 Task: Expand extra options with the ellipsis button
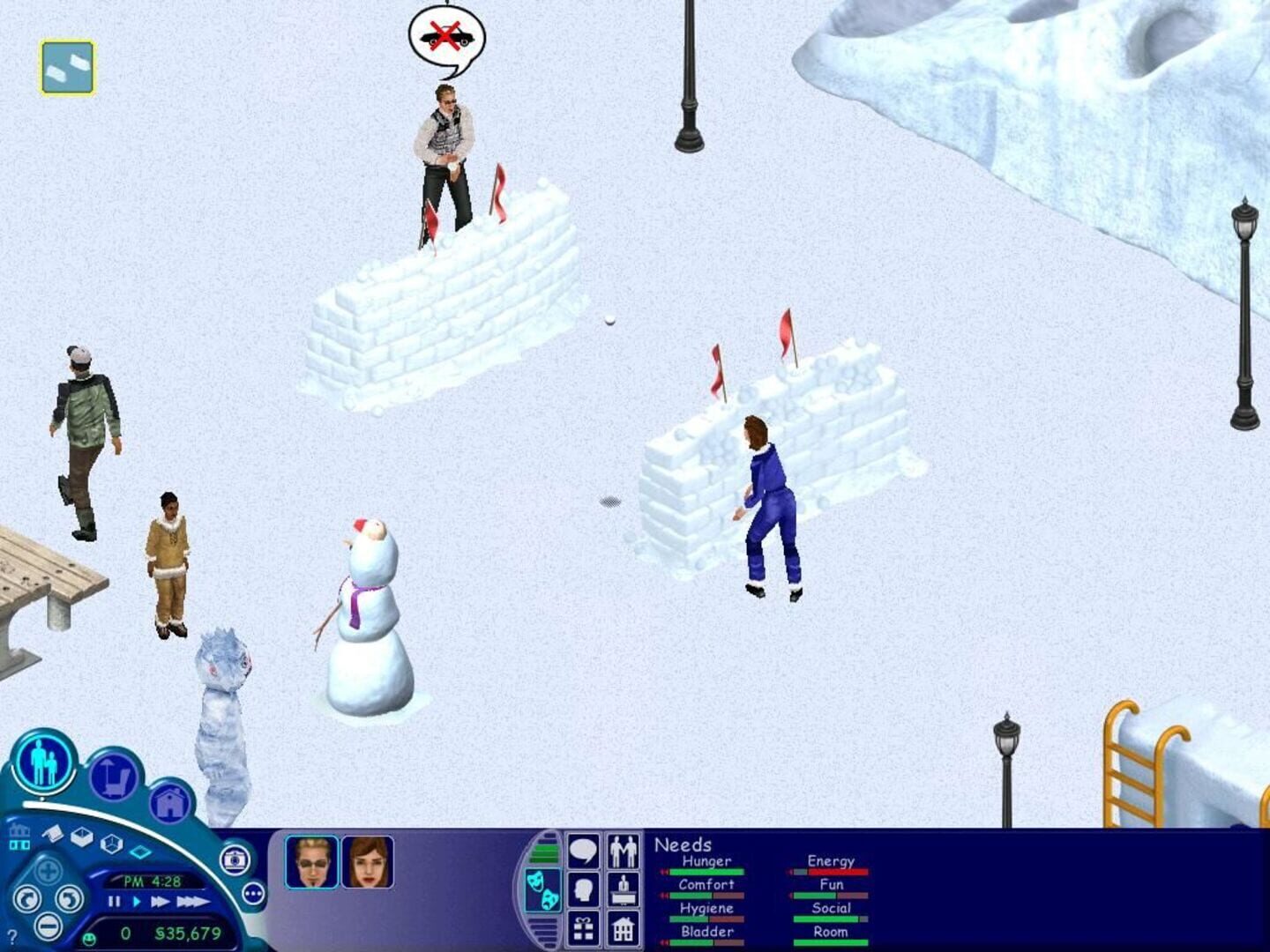[x=253, y=894]
